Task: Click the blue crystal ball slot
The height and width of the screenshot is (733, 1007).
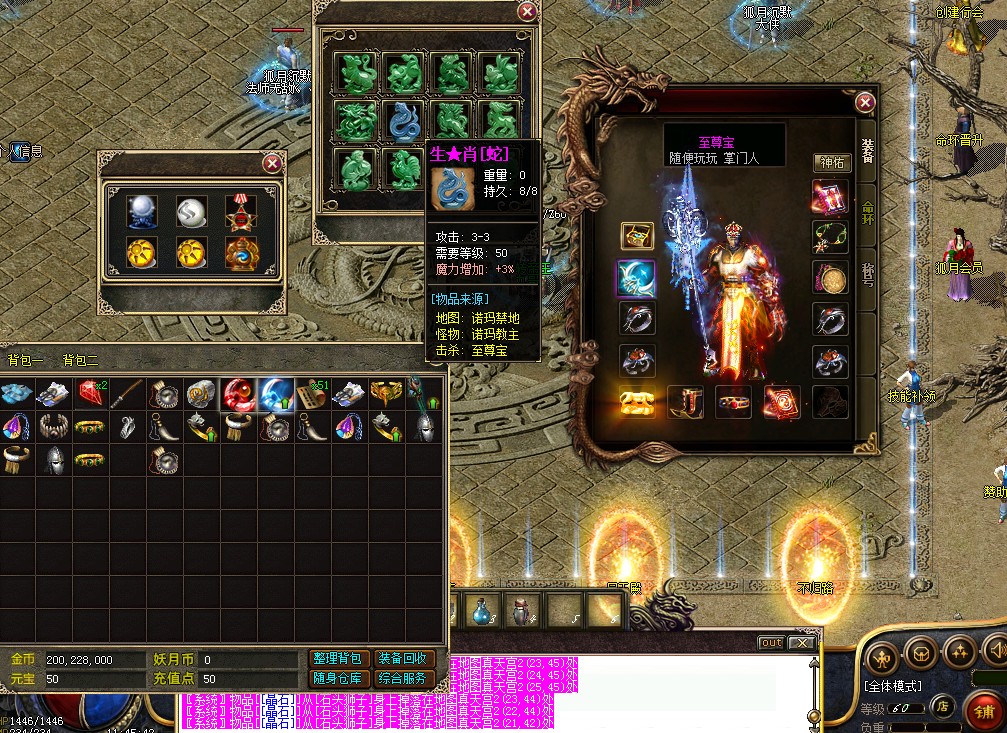Action: [142, 211]
